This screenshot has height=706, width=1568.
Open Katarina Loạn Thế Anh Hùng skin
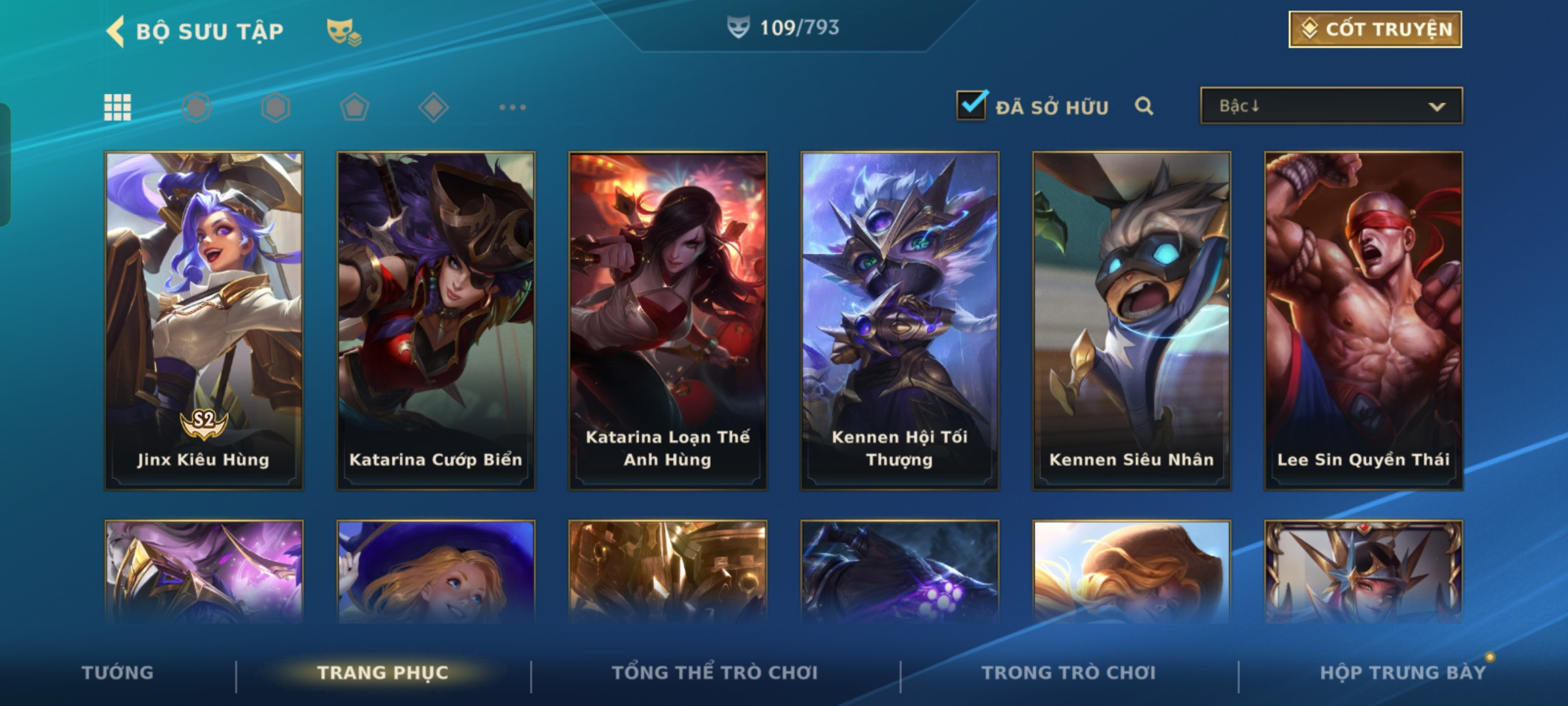pyautogui.click(x=668, y=320)
